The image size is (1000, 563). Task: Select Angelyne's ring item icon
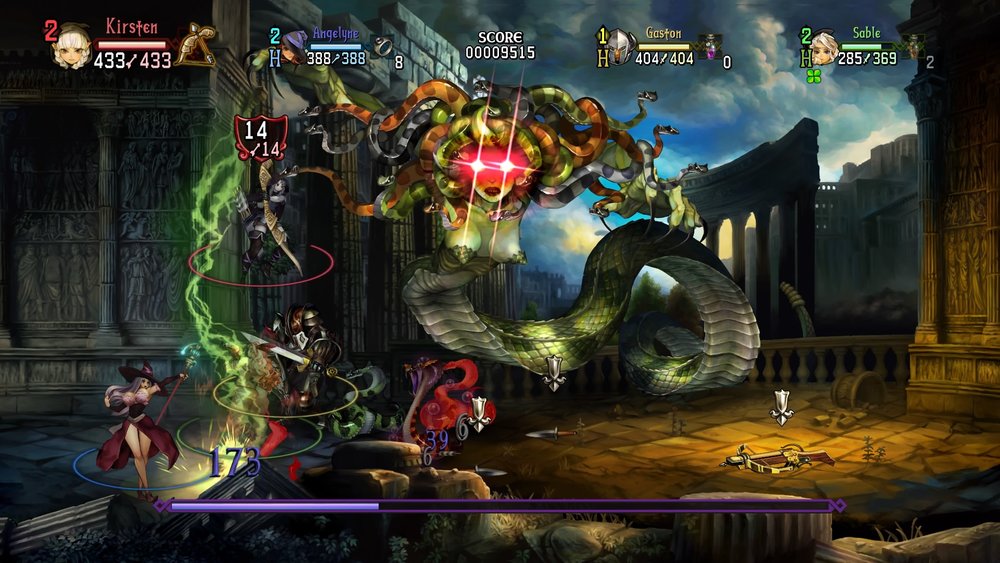384,46
